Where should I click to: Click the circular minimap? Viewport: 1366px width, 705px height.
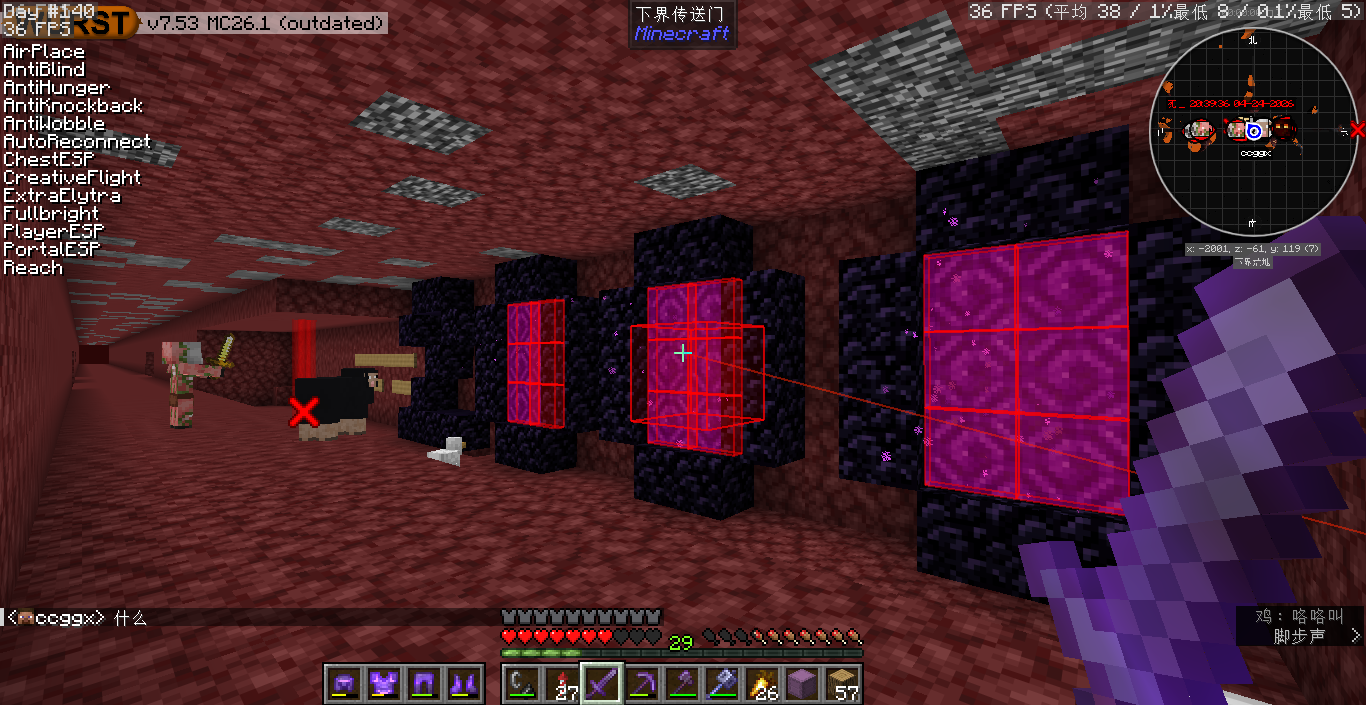pyautogui.click(x=1253, y=130)
